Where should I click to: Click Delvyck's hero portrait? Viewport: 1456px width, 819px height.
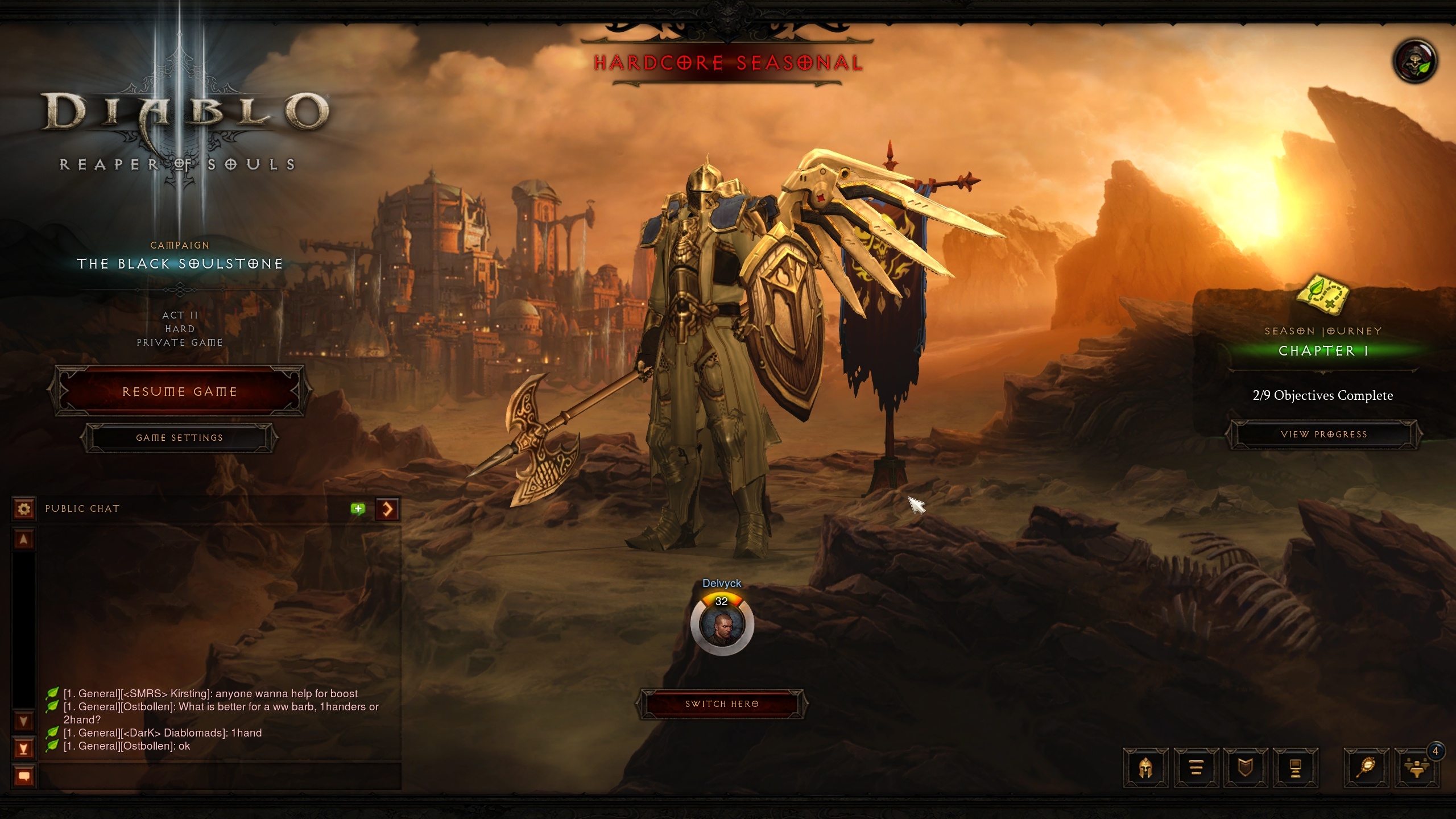point(722,624)
